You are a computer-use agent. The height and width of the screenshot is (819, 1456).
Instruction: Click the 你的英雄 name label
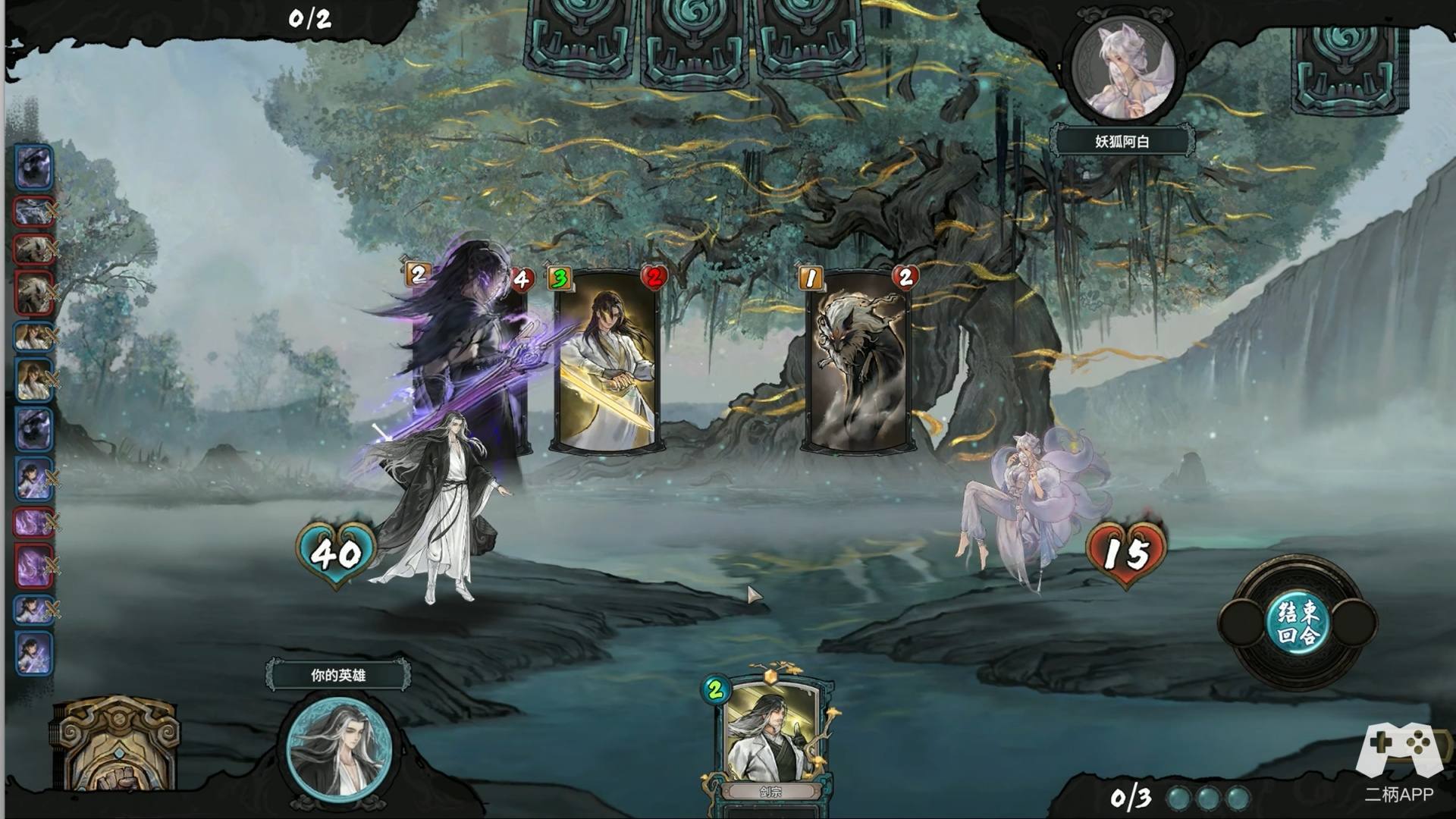(338, 675)
